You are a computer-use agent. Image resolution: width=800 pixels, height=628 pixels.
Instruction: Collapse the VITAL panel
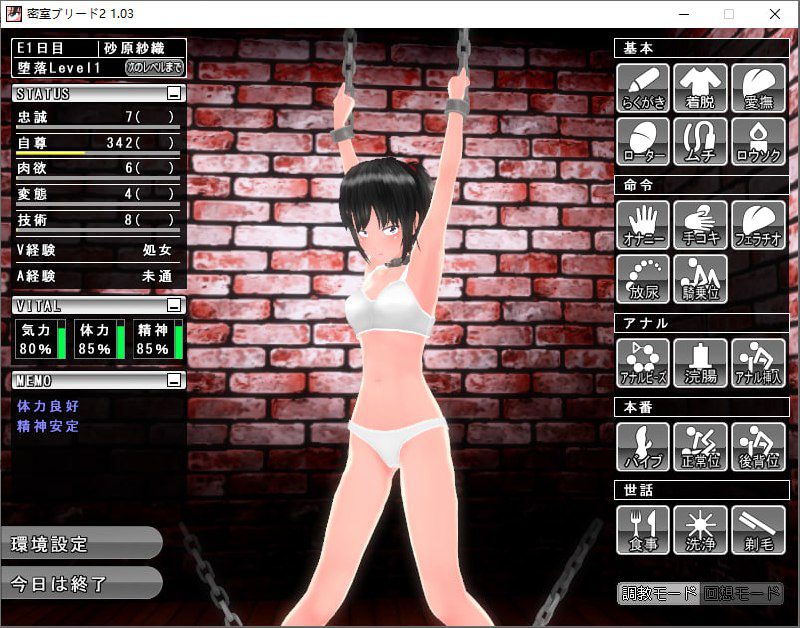[174, 305]
